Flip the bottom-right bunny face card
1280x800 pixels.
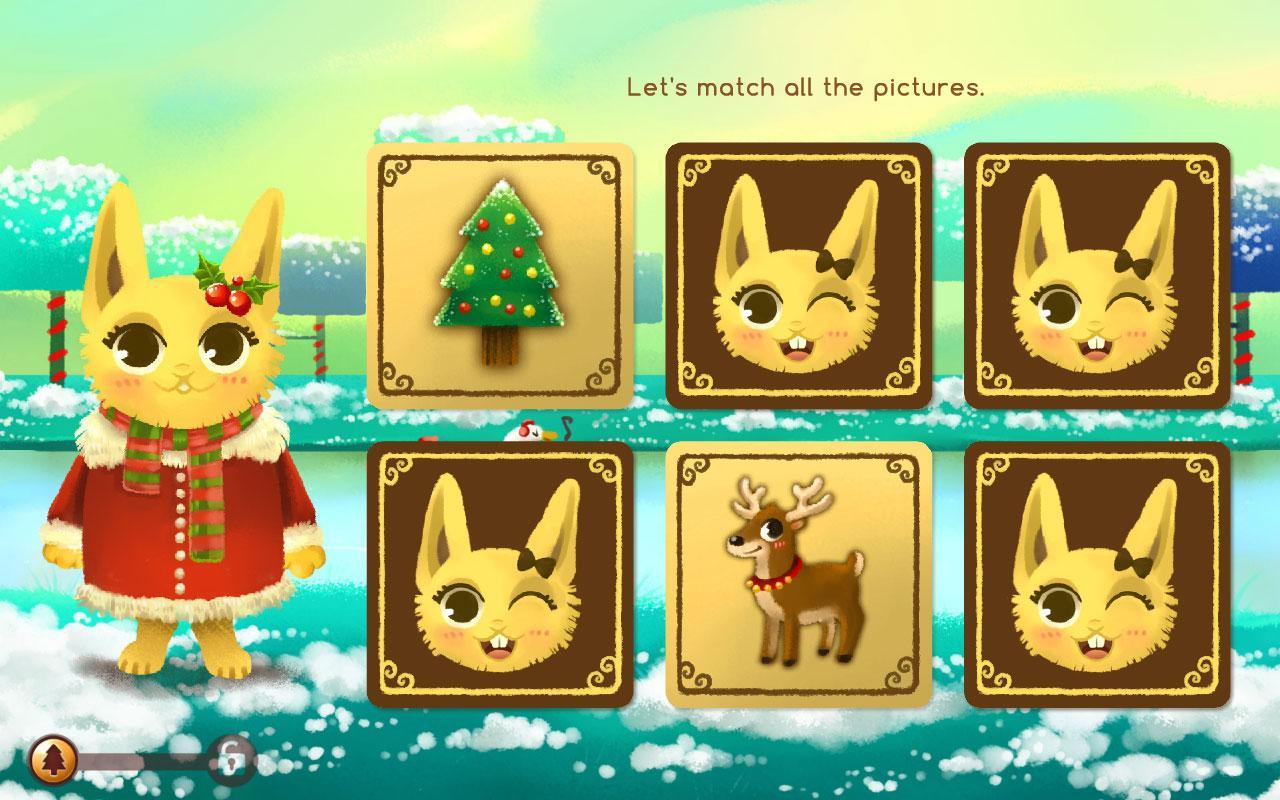coord(1097,578)
